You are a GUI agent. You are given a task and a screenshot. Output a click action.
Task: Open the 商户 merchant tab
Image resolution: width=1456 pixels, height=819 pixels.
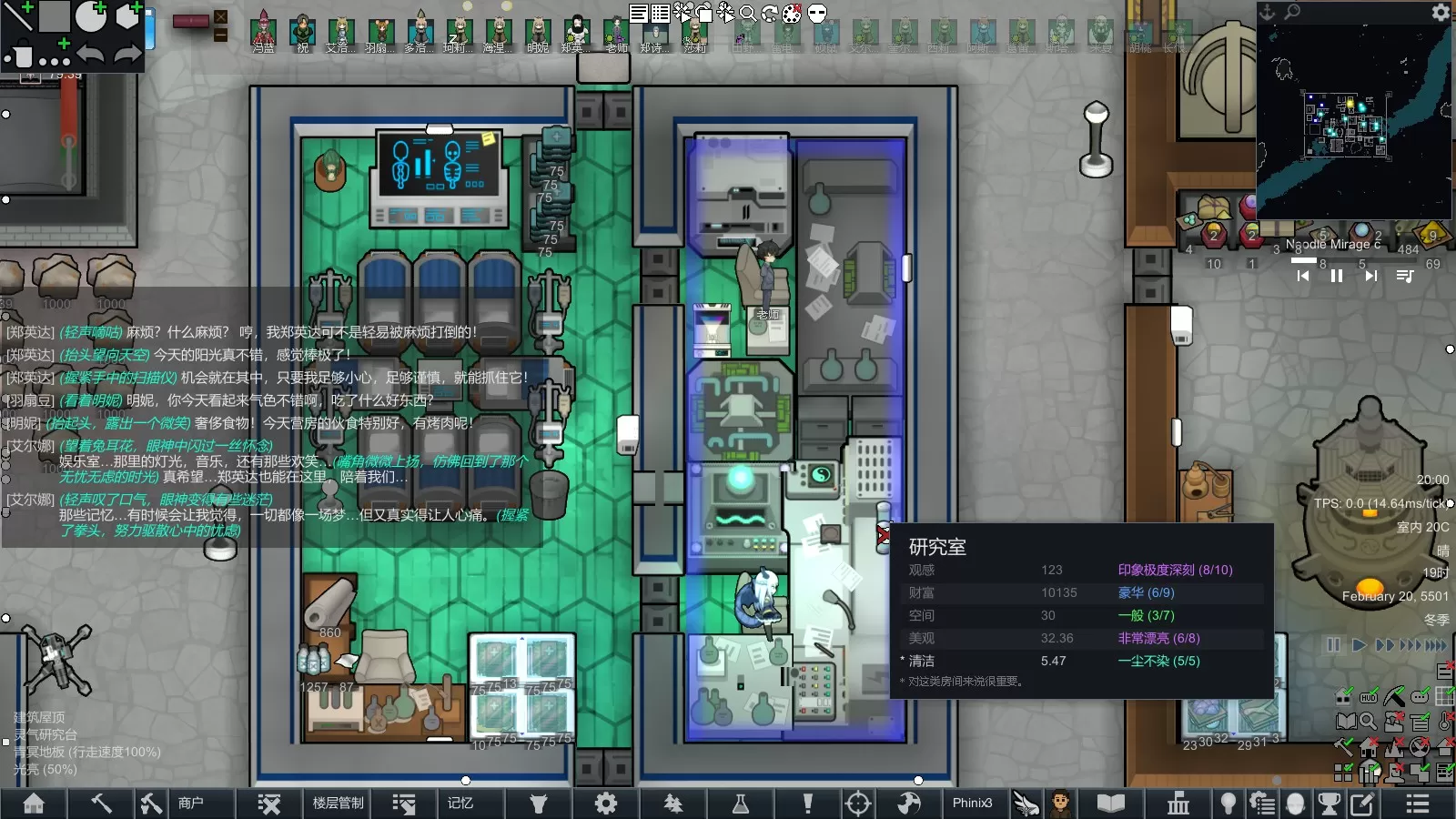click(x=190, y=803)
